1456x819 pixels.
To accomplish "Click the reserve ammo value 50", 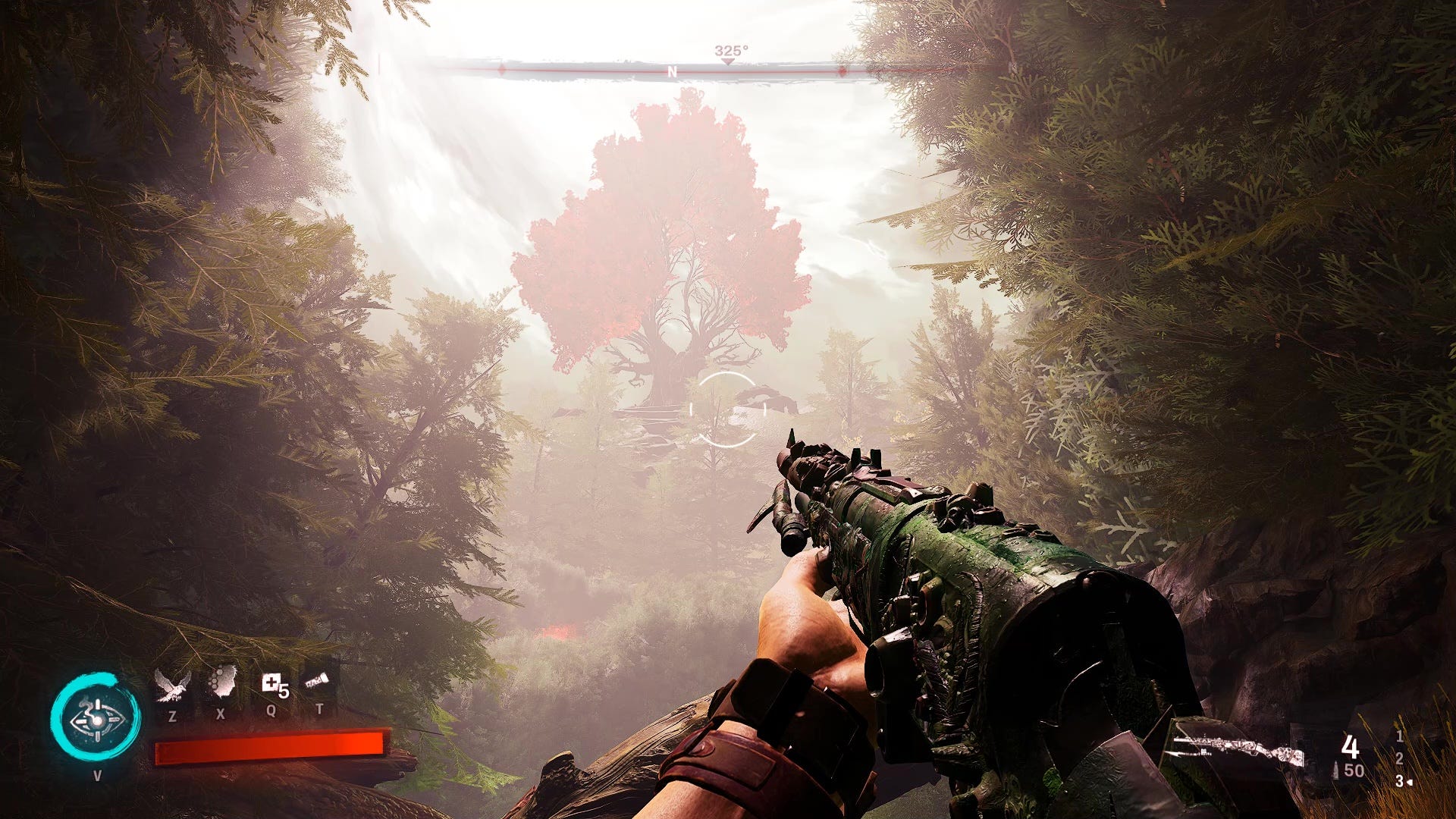I will pyautogui.click(x=1354, y=770).
